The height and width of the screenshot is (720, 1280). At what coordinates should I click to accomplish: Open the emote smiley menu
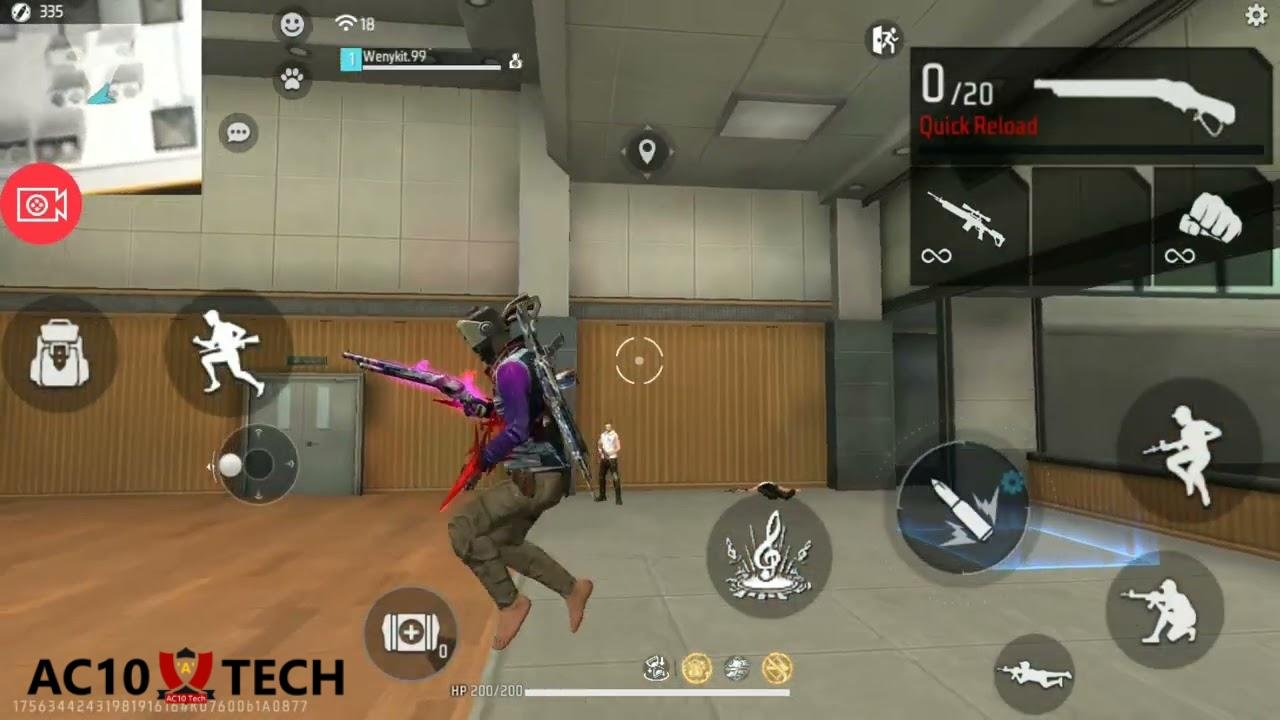[x=290, y=25]
